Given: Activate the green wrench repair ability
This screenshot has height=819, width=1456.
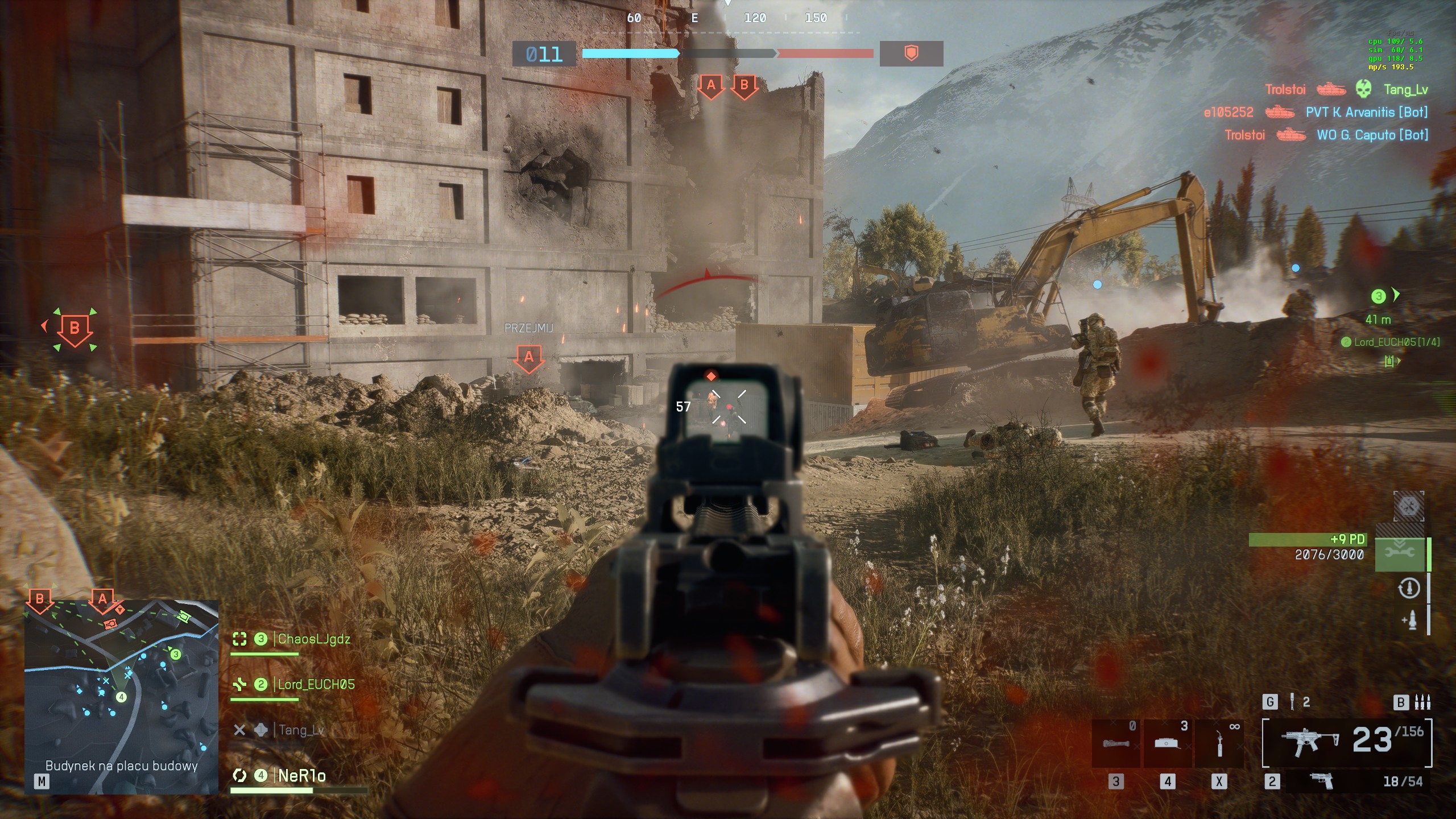Looking at the screenshot, I should (1400, 553).
